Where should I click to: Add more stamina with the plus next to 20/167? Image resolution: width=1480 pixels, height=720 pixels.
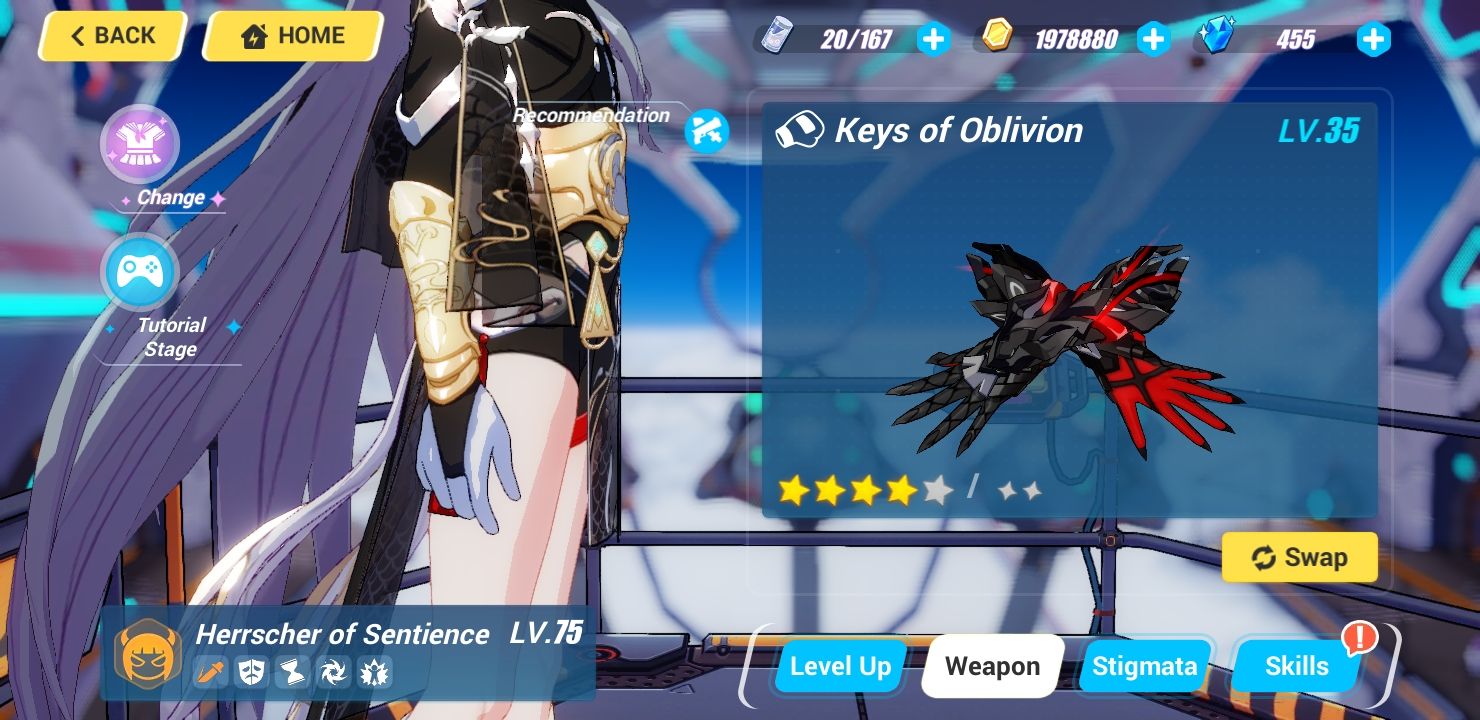tap(934, 39)
